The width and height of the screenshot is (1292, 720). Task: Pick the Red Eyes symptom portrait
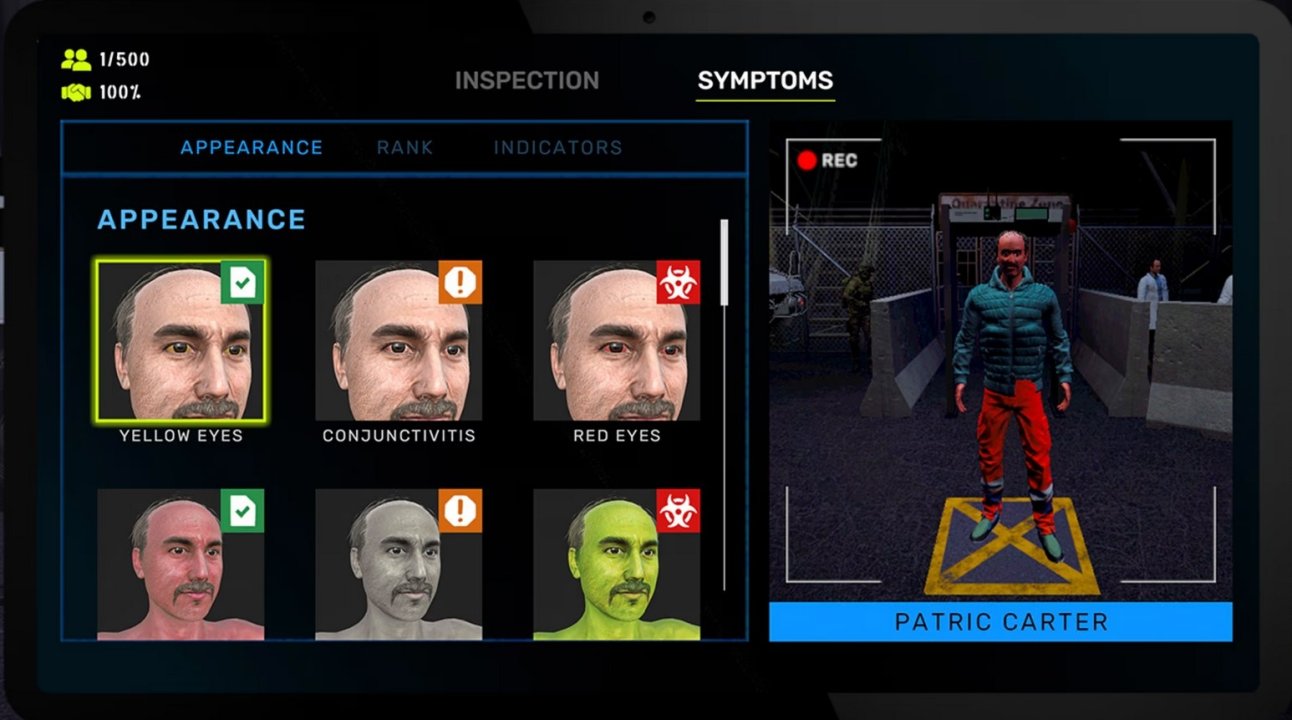point(617,341)
